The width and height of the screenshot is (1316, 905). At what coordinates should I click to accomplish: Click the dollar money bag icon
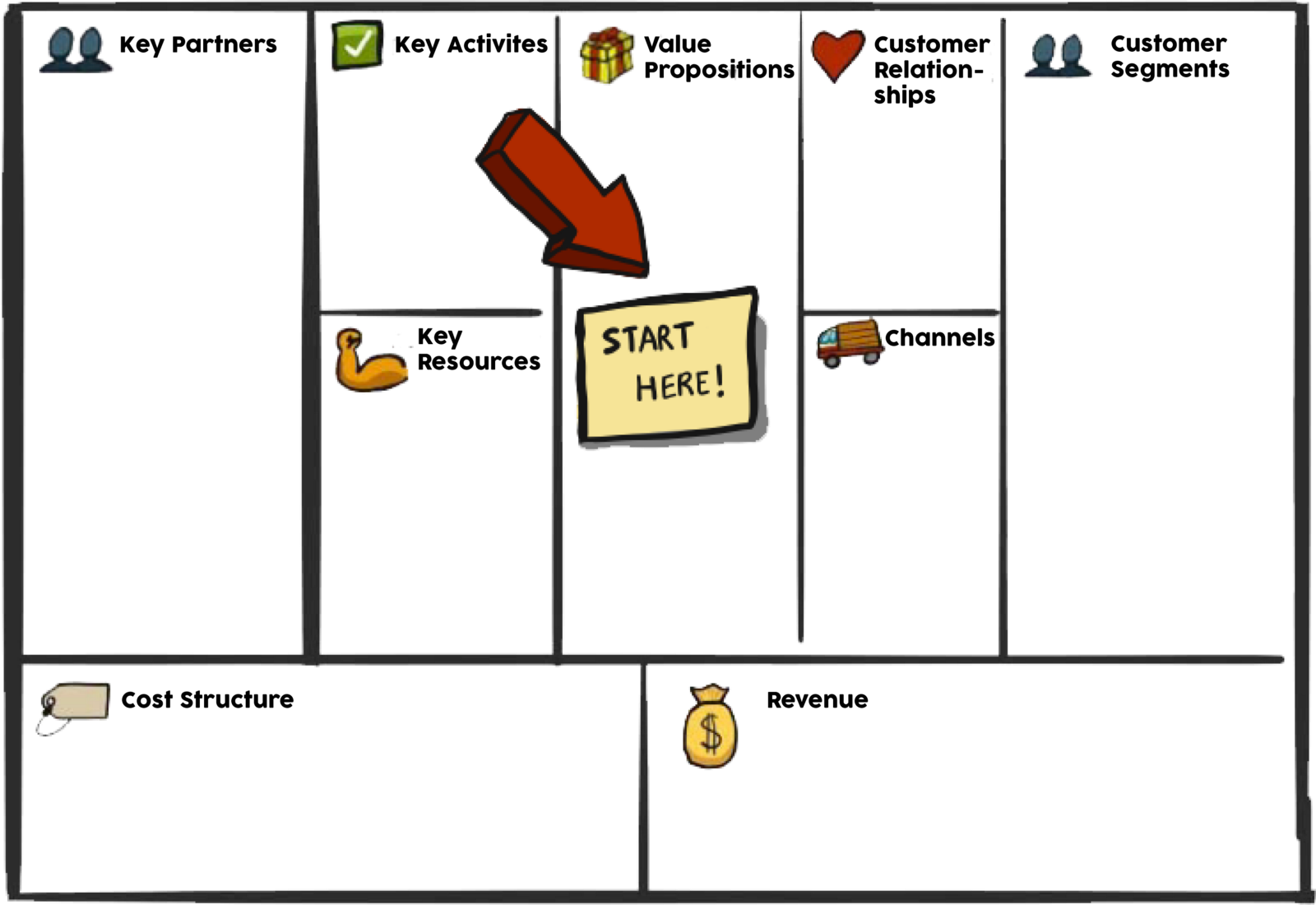(x=710, y=727)
